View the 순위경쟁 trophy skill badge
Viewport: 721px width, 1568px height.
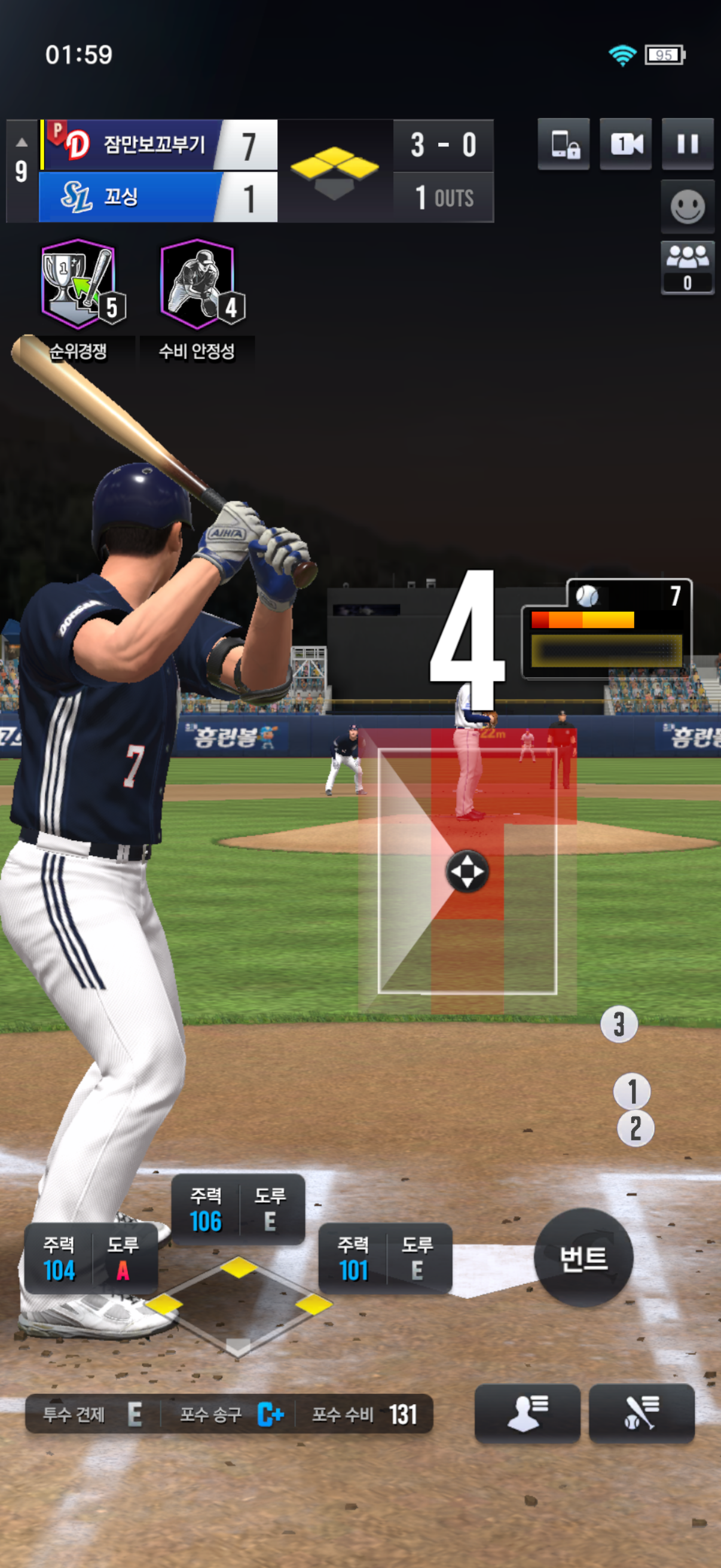[x=78, y=284]
